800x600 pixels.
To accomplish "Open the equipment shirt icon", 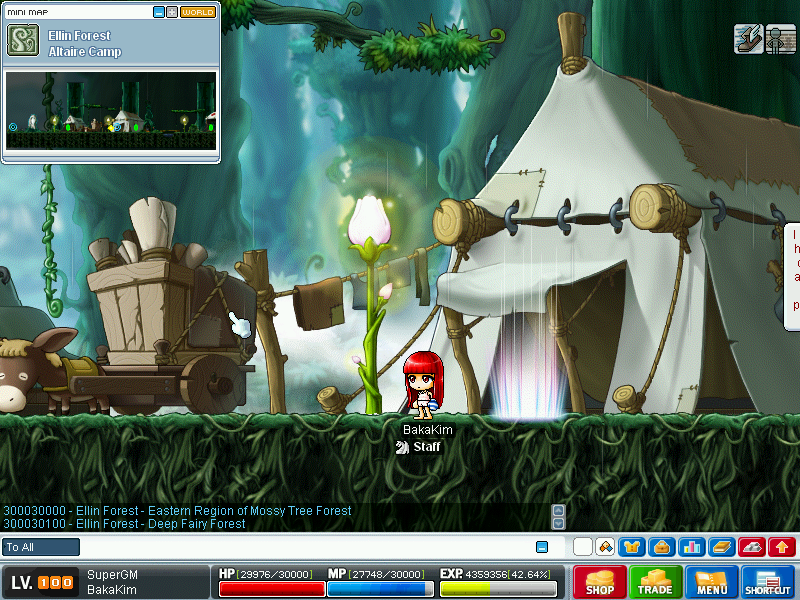I will coord(631,547).
